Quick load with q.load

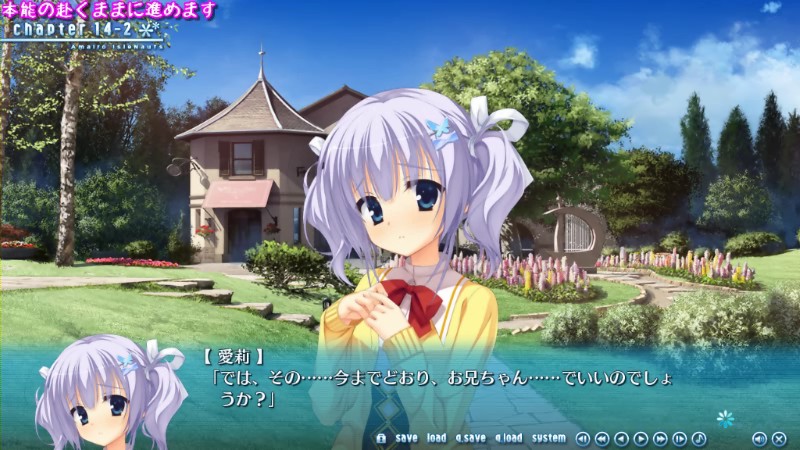click(508, 438)
